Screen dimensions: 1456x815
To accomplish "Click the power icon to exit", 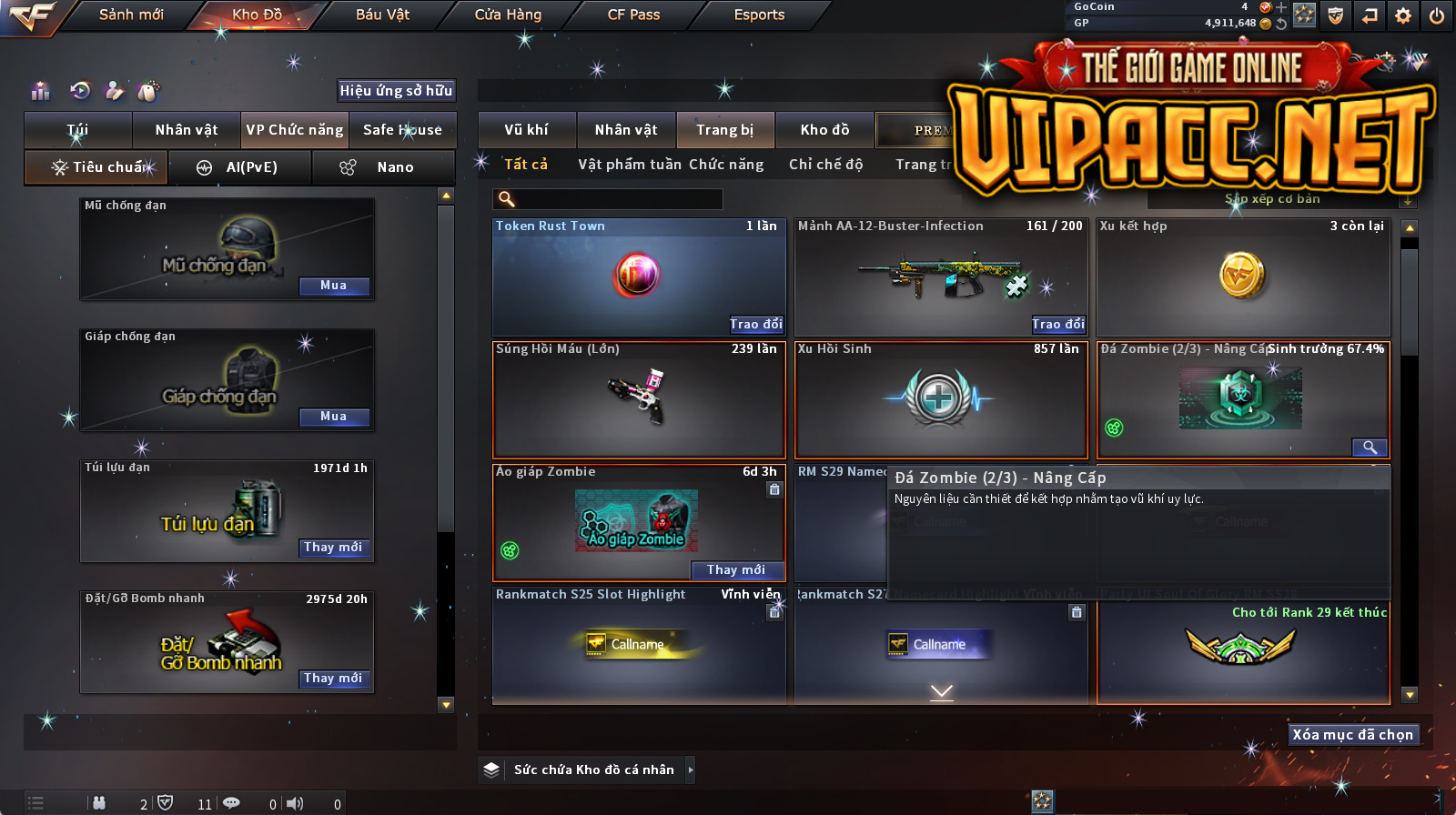I will pyautogui.click(x=1437, y=15).
